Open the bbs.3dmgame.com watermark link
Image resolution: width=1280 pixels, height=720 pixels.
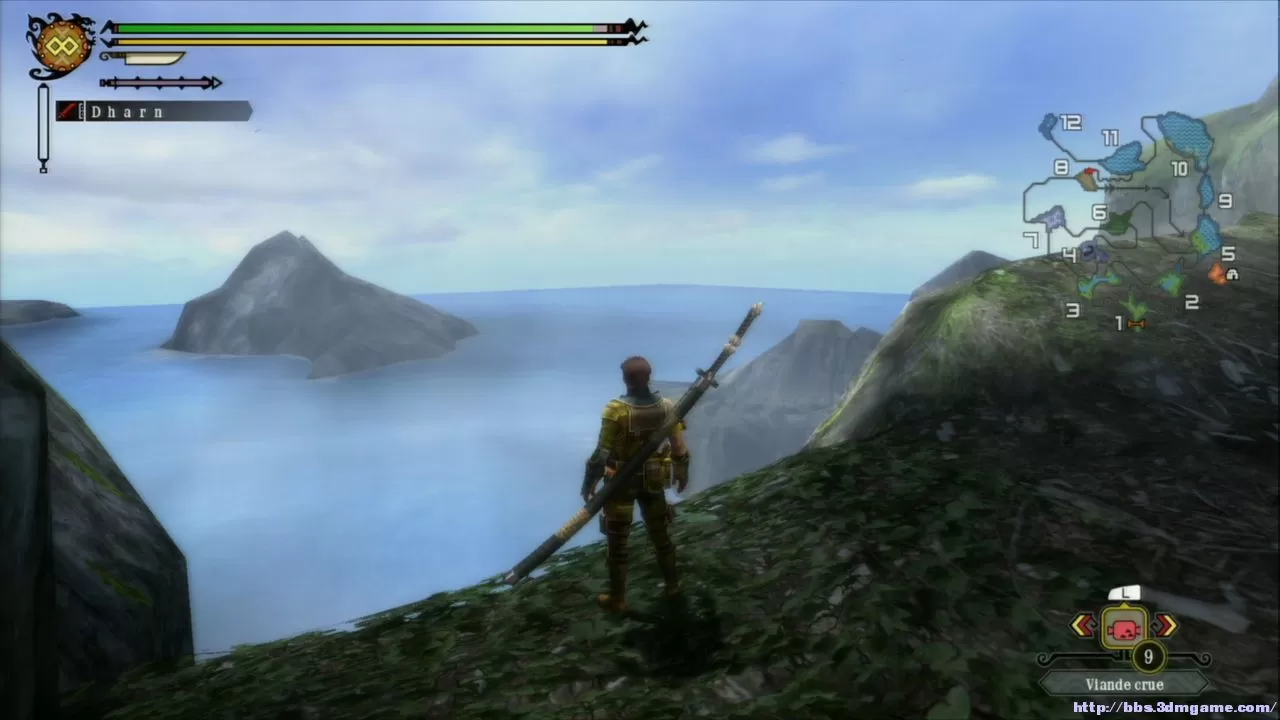click(1174, 708)
